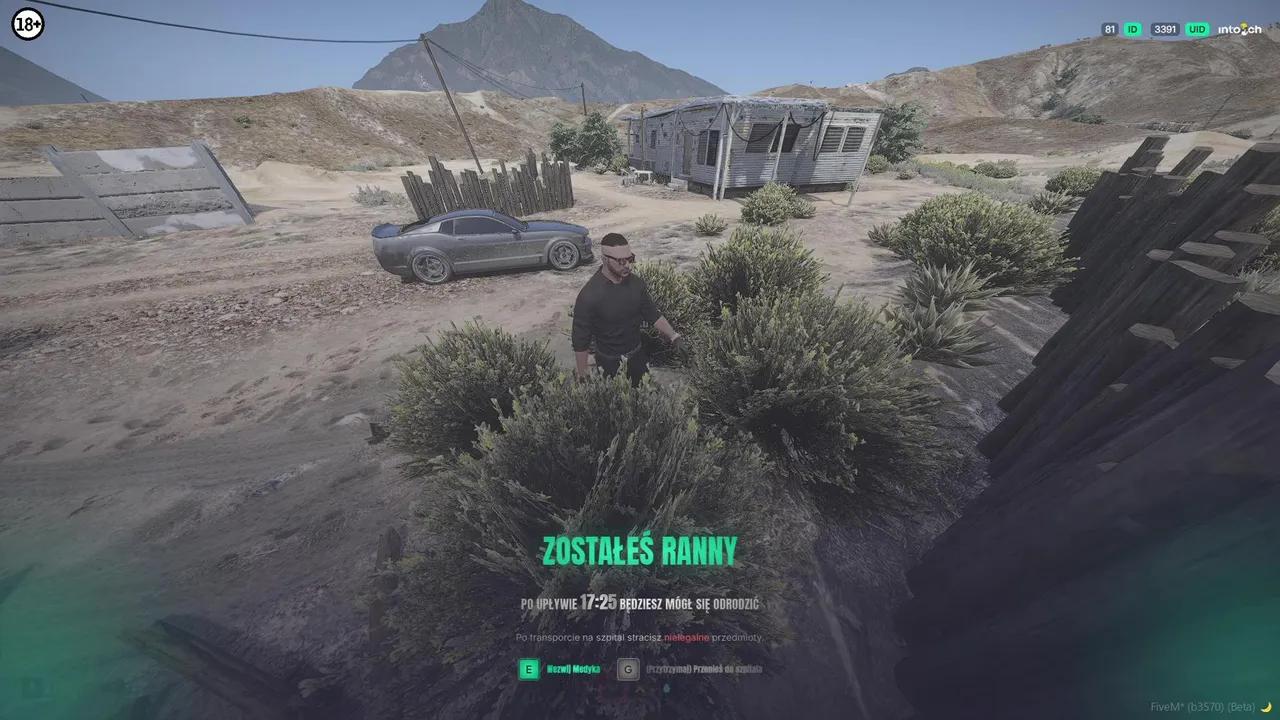1280x720 pixels.
Task: Click the green E key icon
Action: [527, 669]
